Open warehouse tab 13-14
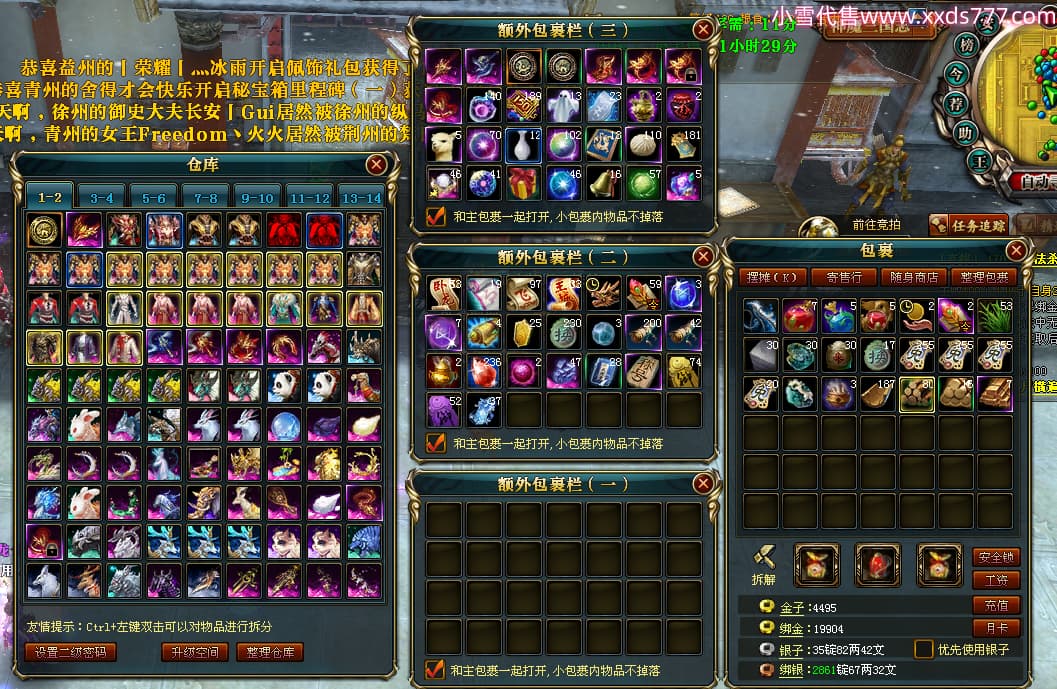 tap(360, 198)
